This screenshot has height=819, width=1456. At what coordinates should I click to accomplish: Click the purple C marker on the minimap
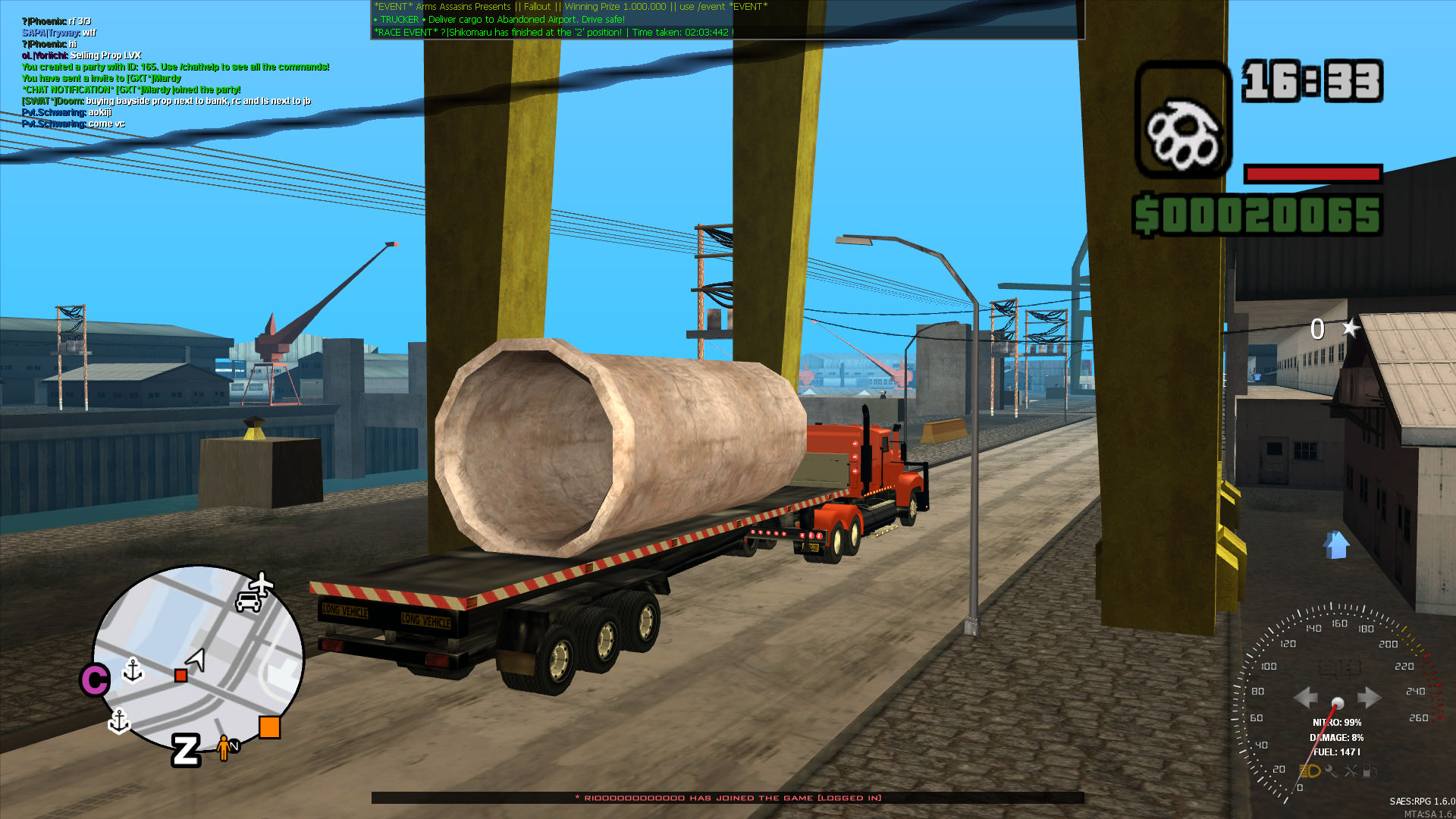pos(96,679)
